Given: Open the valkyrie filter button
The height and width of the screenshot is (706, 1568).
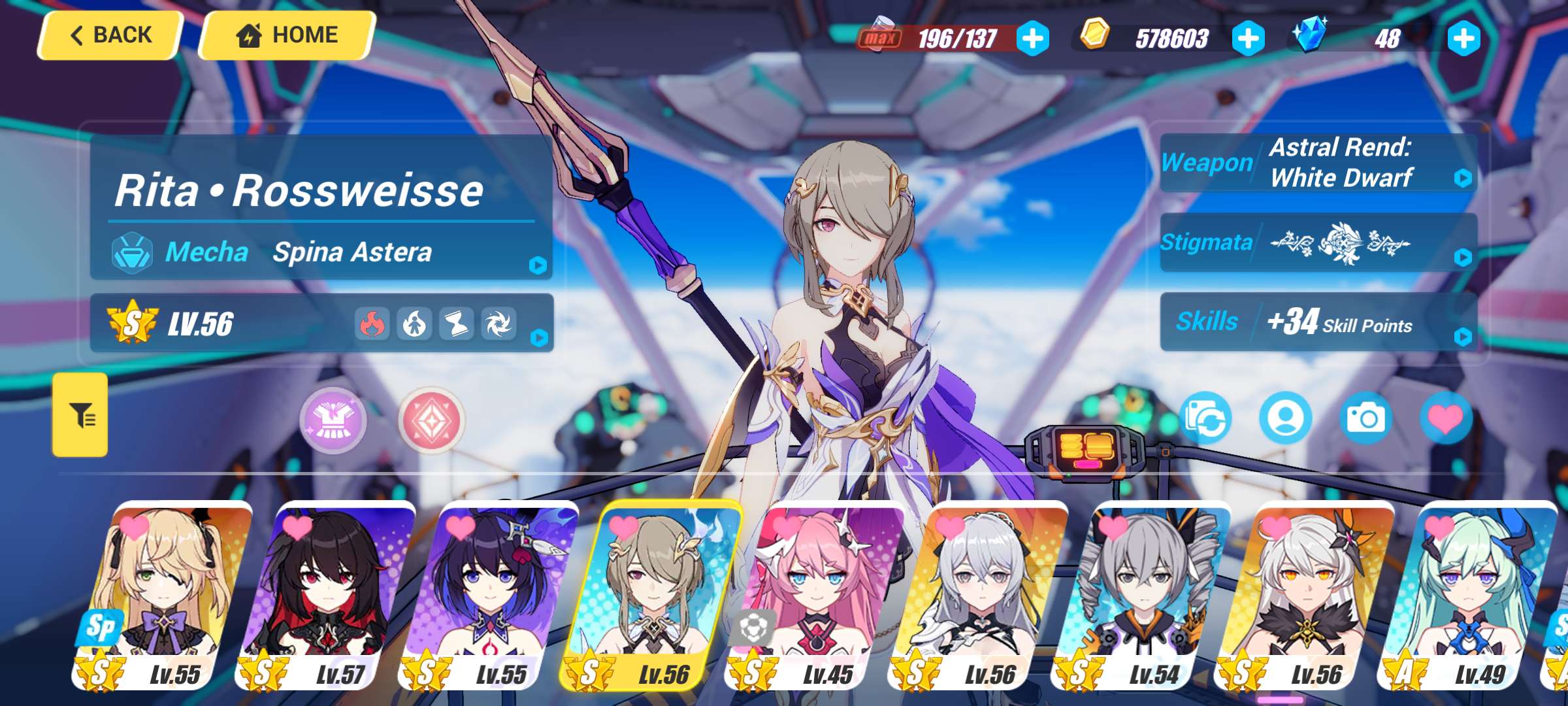Looking at the screenshot, I should click(x=80, y=414).
